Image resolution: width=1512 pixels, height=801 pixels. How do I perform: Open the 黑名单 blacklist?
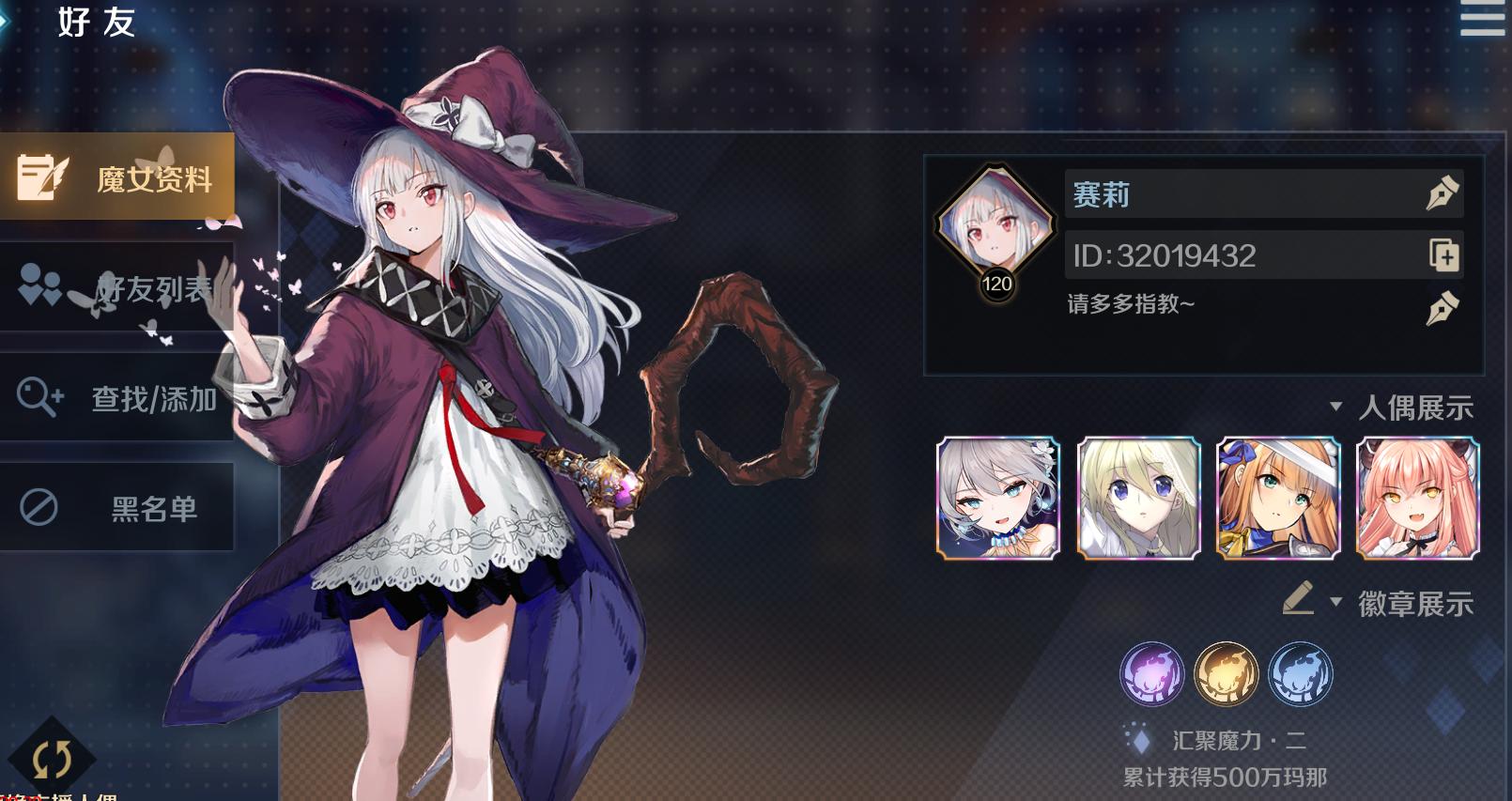[x=117, y=507]
